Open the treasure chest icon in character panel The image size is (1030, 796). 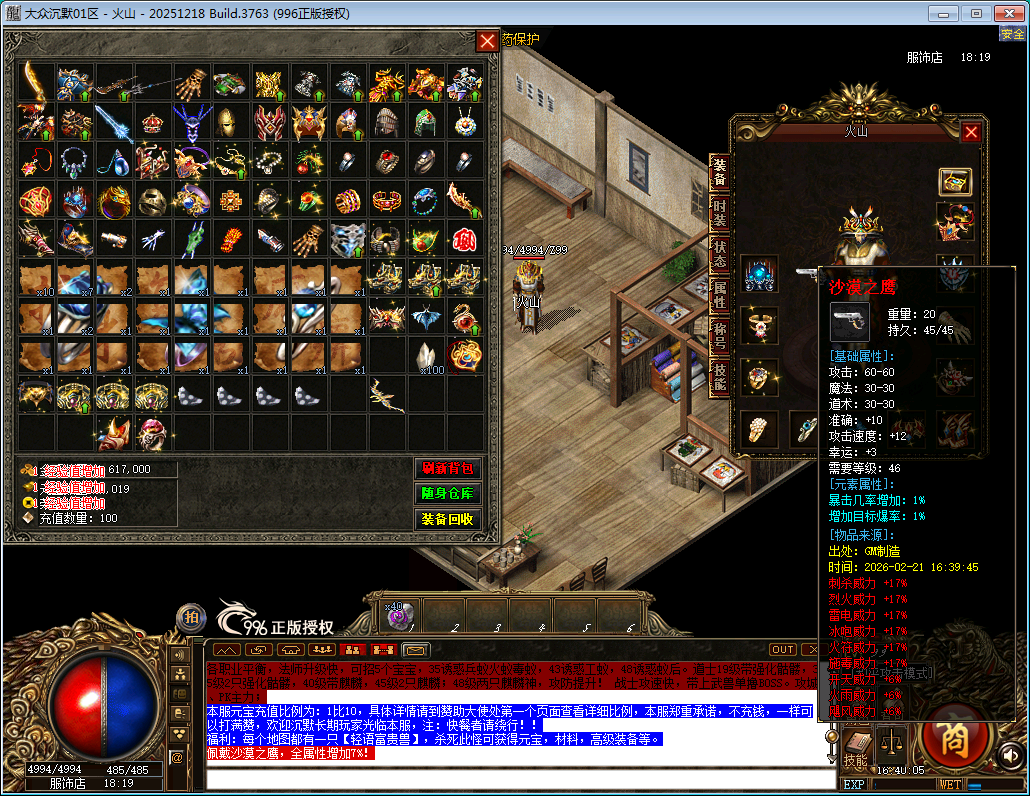click(x=955, y=181)
